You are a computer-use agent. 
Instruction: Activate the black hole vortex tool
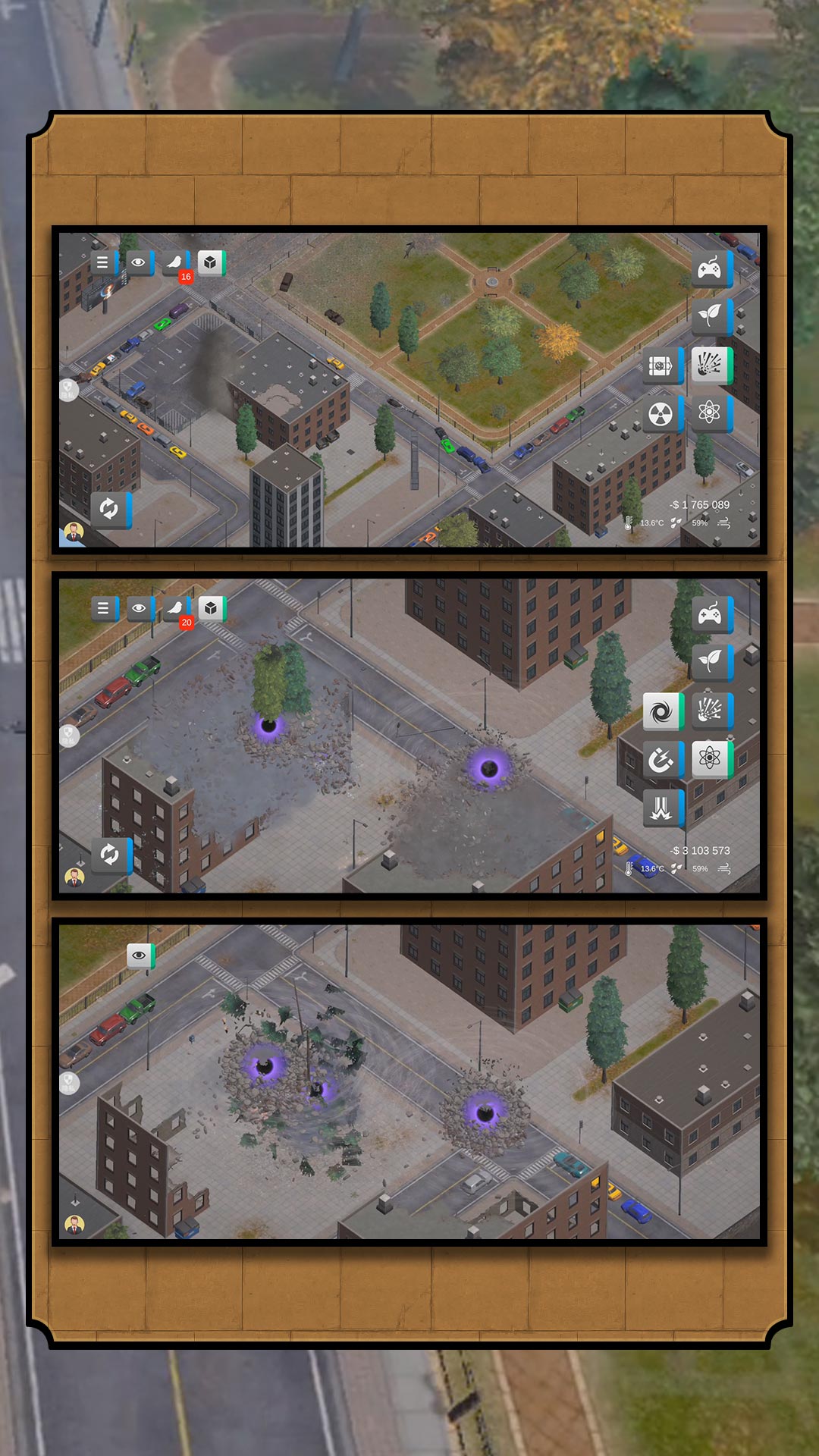coord(661,711)
